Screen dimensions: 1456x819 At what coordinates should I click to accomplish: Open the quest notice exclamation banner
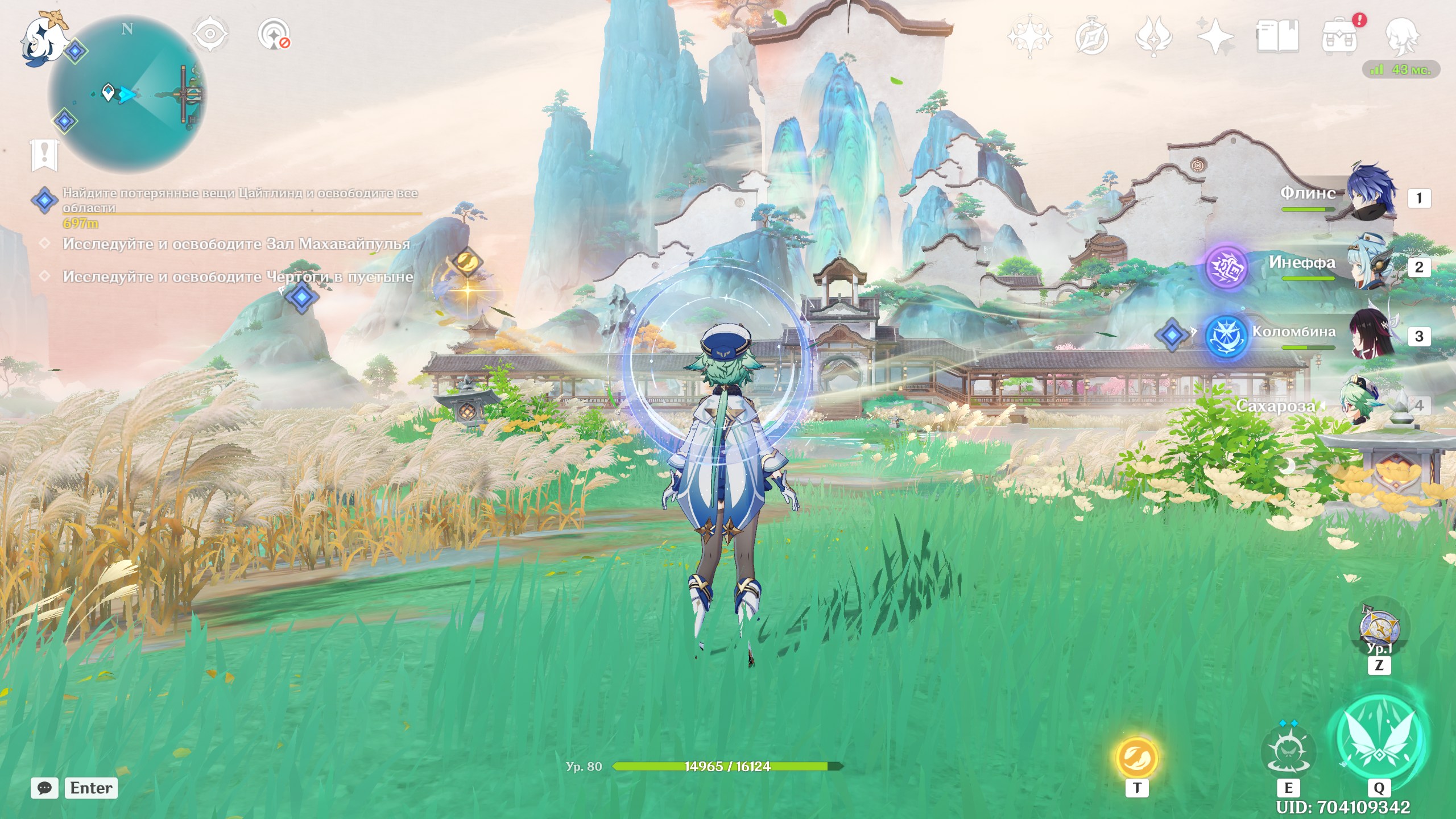44,155
